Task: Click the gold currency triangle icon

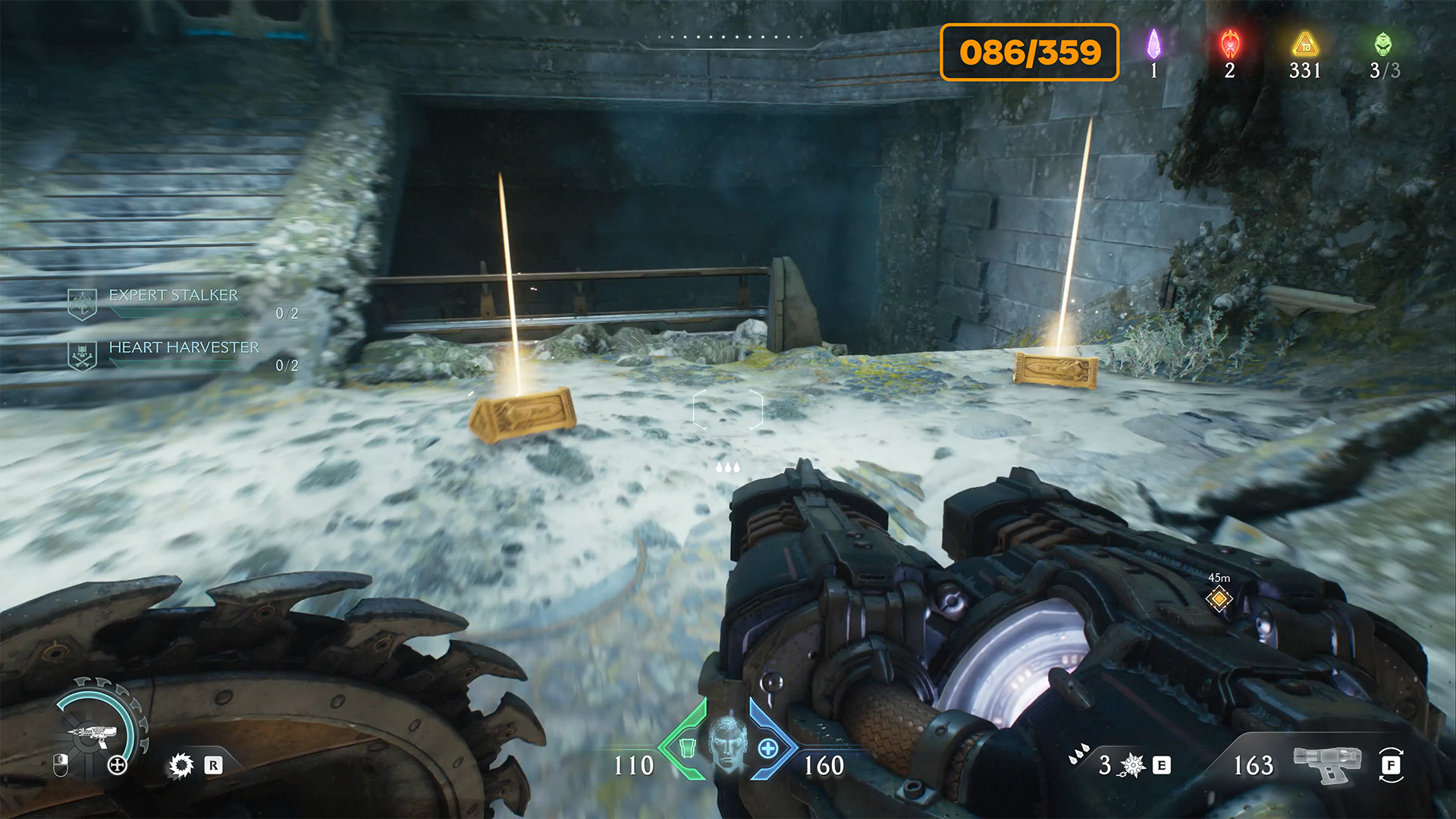Action: pyautogui.click(x=1305, y=45)
